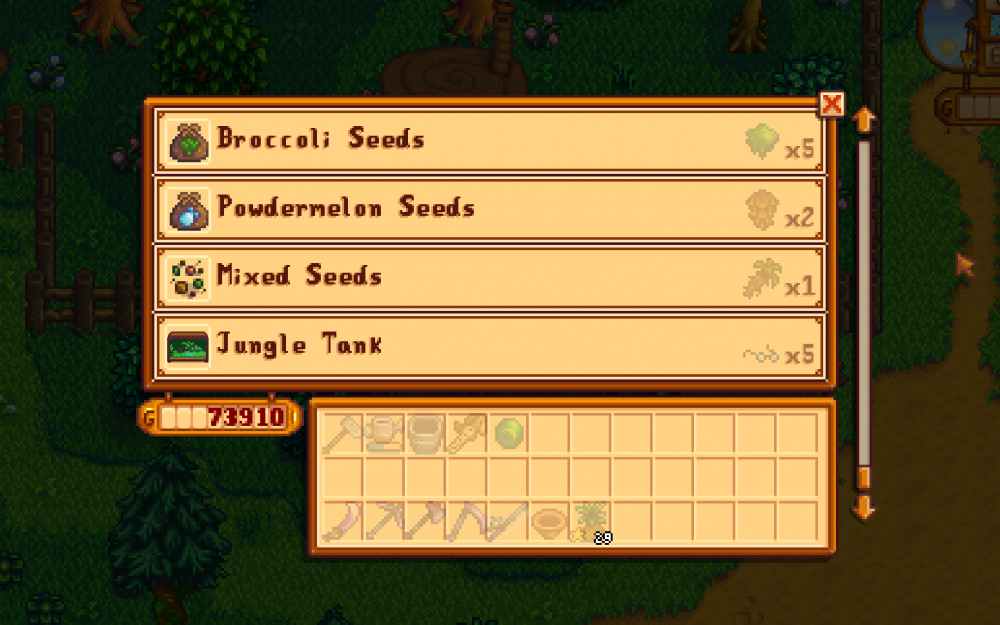
Task: Buy Broccoli Seeds from the shop list
Action: (489, 140)
